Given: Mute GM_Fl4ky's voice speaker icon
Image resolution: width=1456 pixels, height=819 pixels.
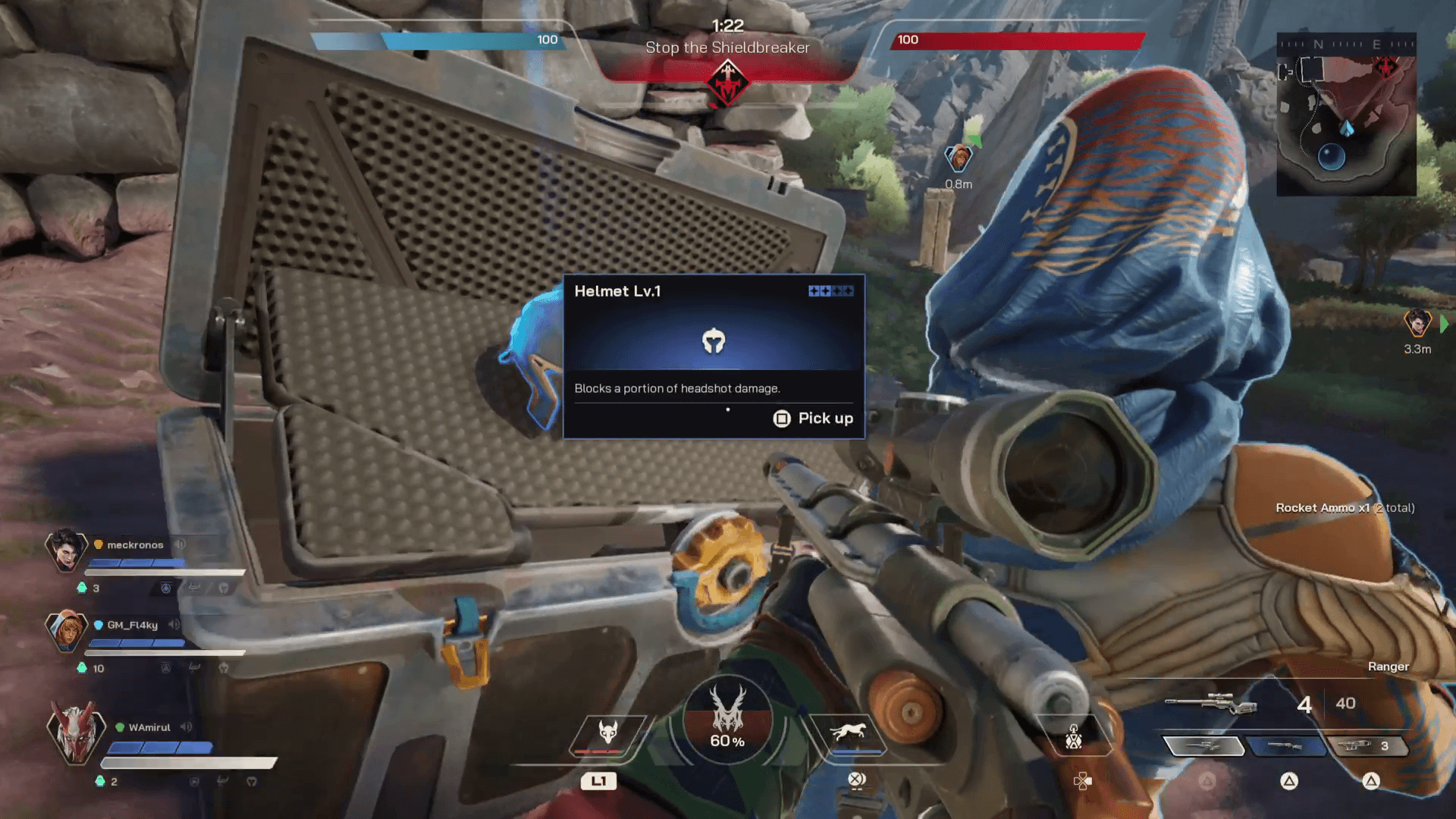Looking at the screenshot, I should pos(173,624).
